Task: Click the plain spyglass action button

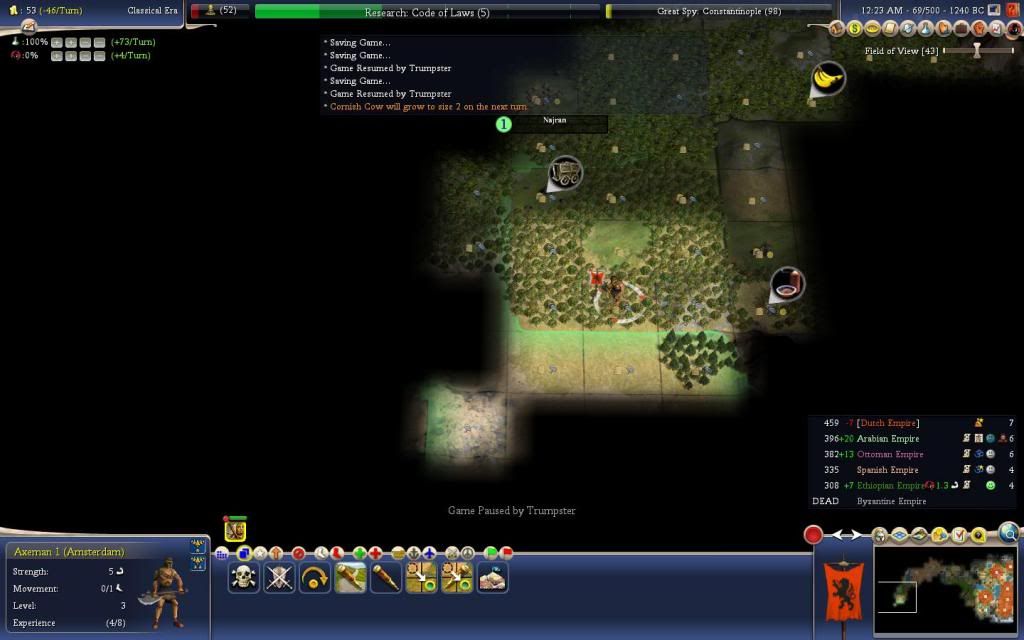Action: [x=386, y=577]
